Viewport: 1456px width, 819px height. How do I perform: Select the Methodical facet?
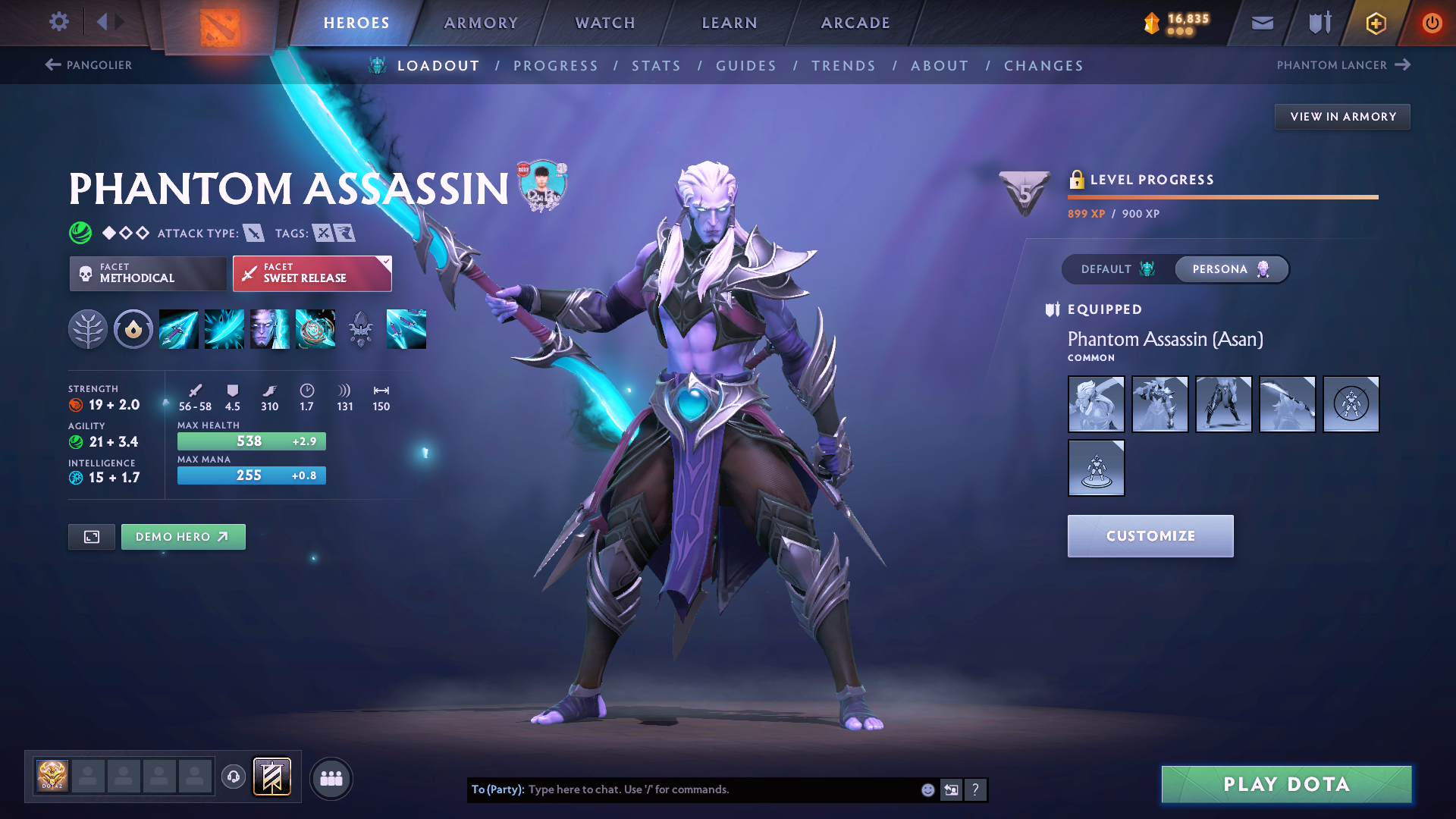pyautogui.click(x=148, y=273)
